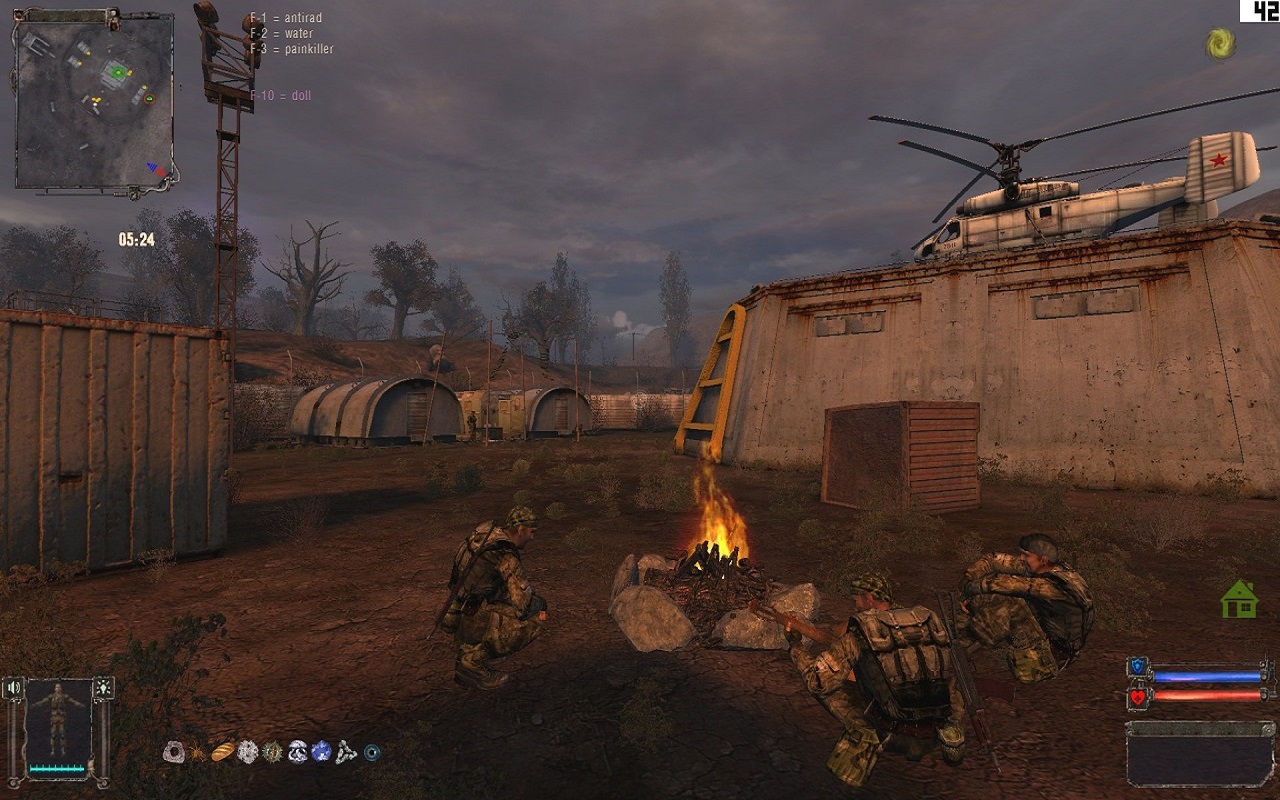Select the bread loaf item
This screenshot has width=1280, height=800.
click(x=222, y=752)
